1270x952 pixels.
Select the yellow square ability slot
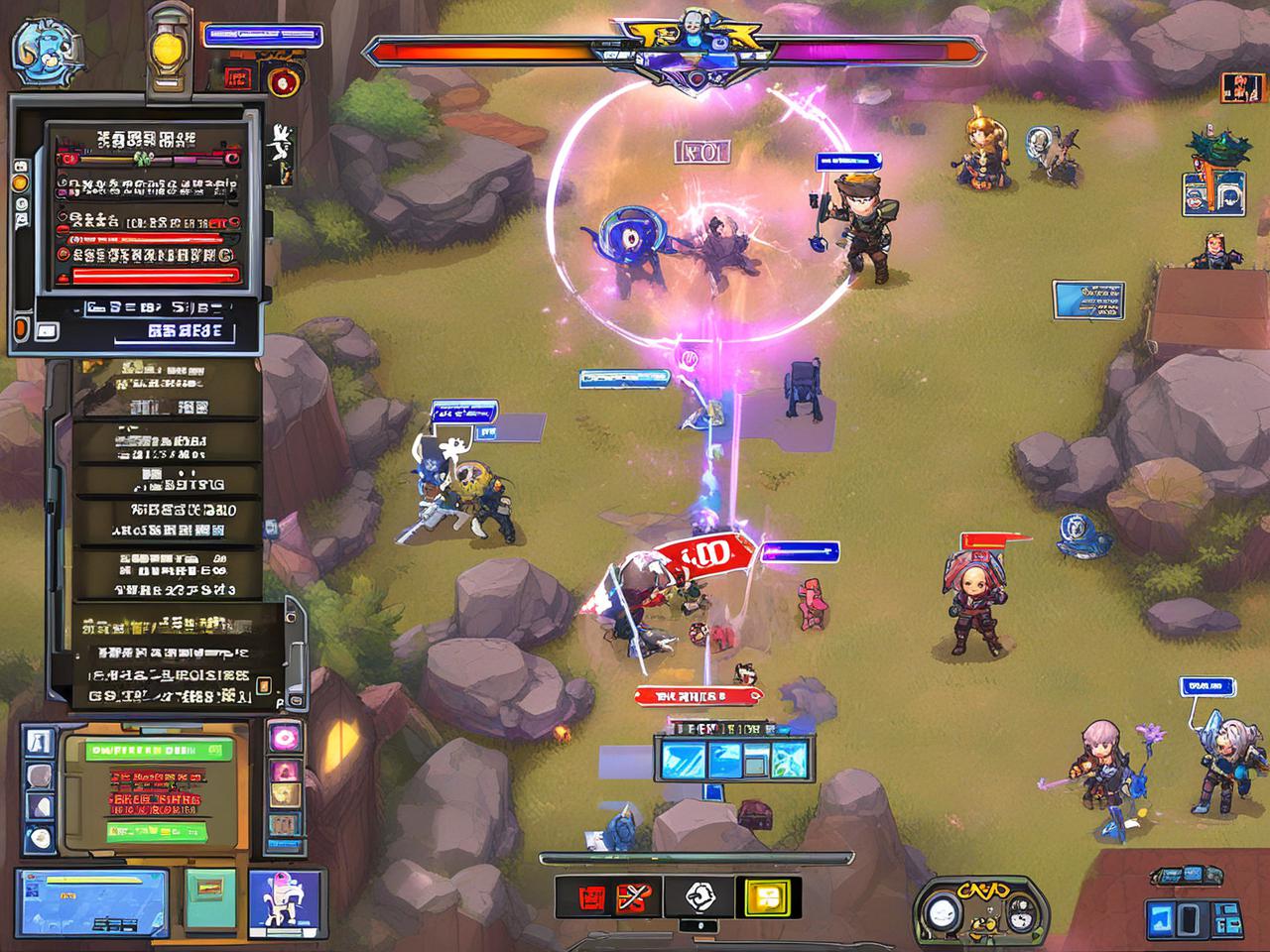[767, 897]
